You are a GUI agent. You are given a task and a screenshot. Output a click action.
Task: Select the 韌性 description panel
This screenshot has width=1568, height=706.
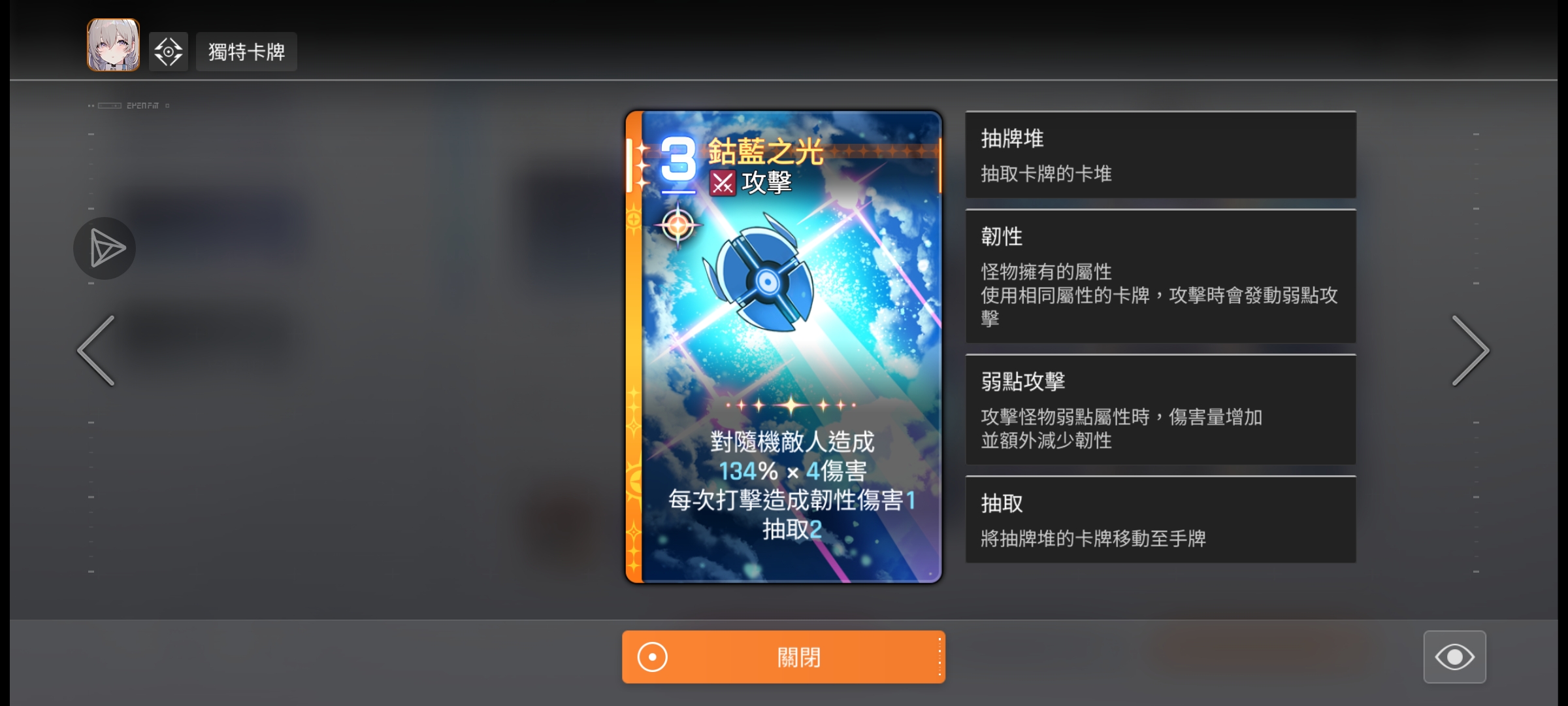1160,277
